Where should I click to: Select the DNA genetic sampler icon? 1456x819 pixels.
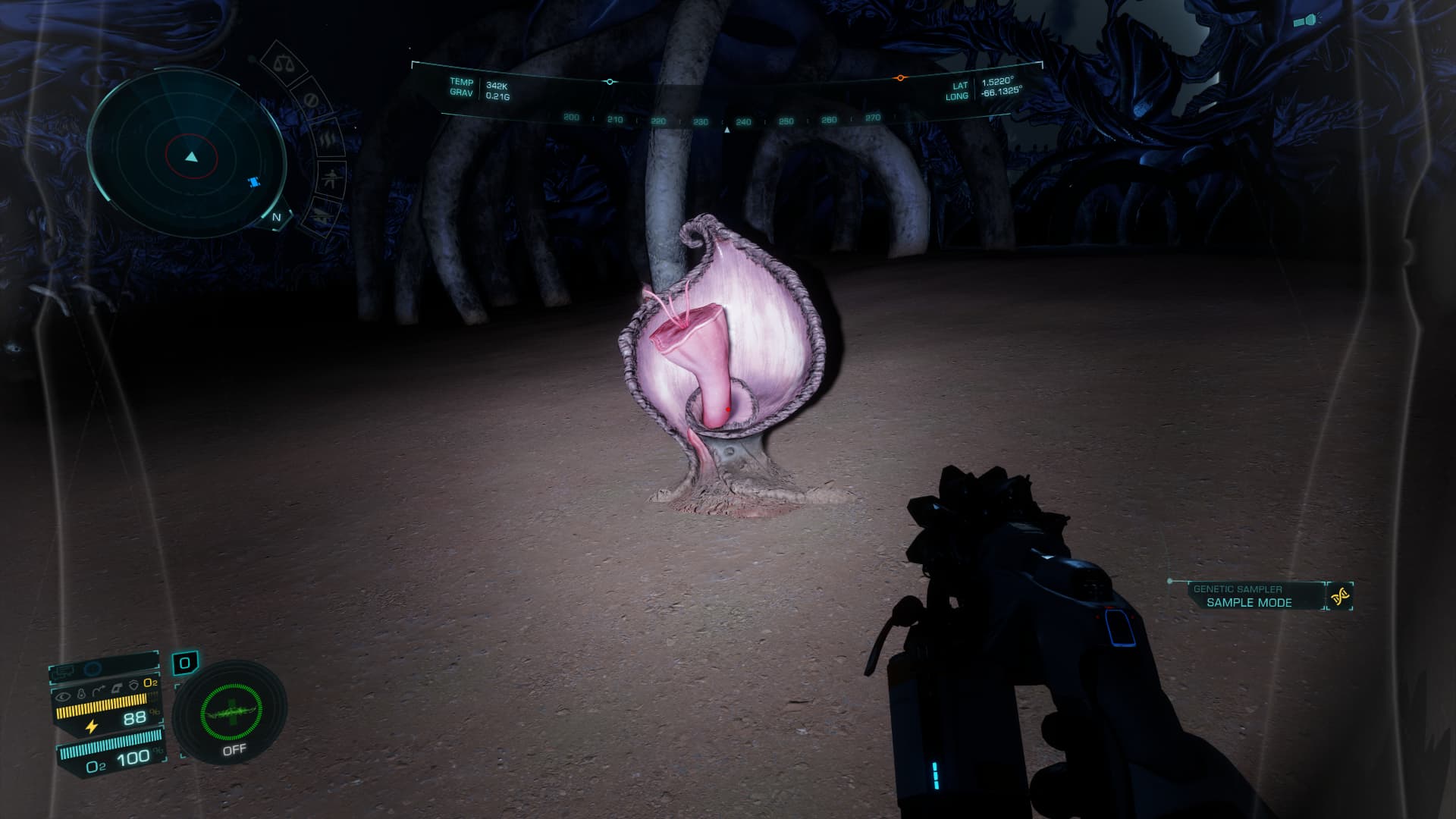(x=1340, y=598)
